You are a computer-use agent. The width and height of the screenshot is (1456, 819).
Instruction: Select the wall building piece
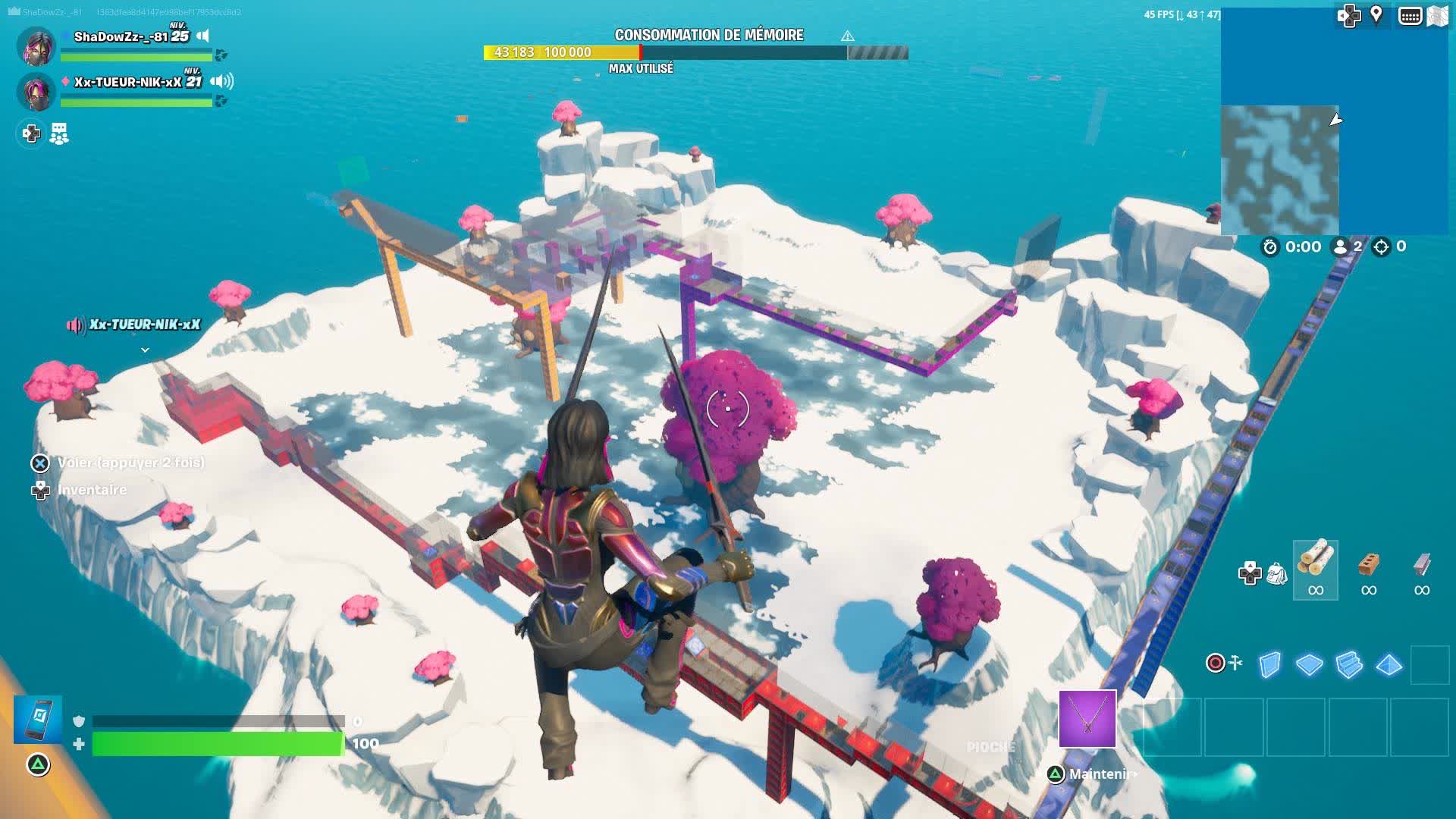[1269, 664]
